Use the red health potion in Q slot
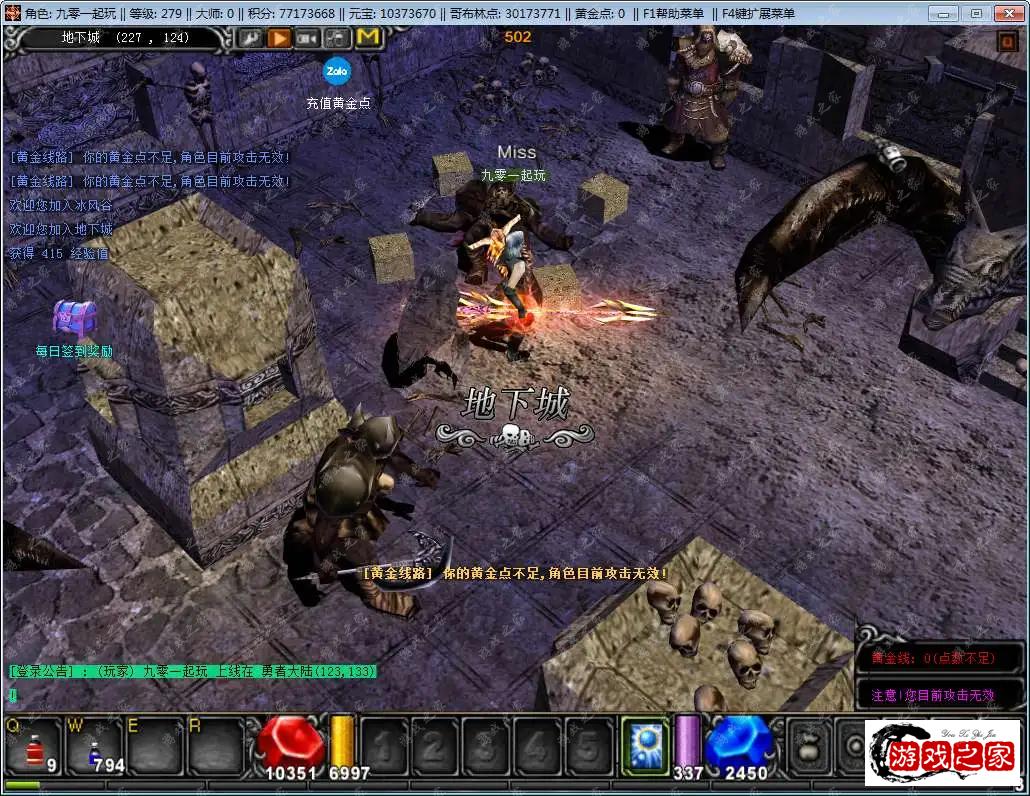Image resolution: width=1030 pixels, height=796 pixels. (35, 747)
